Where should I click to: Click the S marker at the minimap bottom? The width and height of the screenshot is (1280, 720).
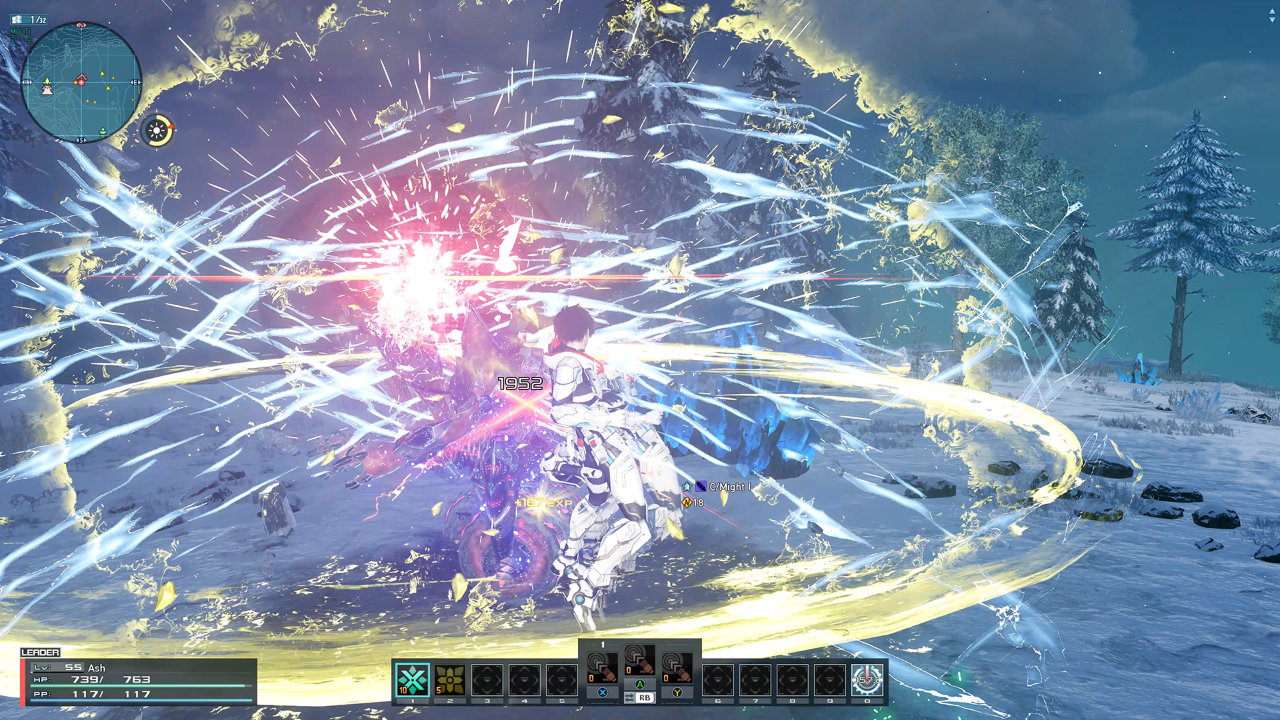pos(80,139)
